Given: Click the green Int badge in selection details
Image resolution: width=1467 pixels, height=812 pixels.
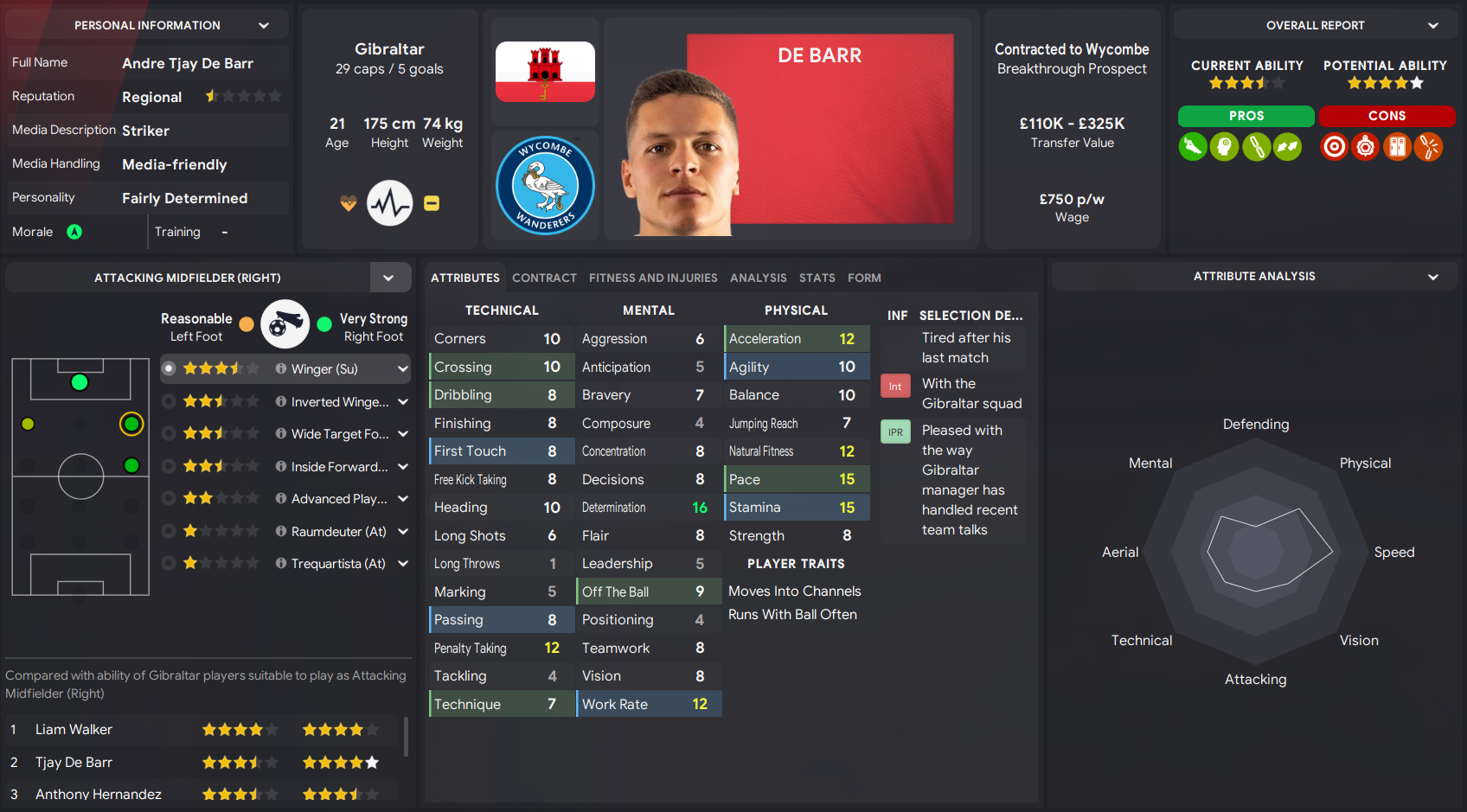Looking at the screenshot, I should tap(895, 386).
